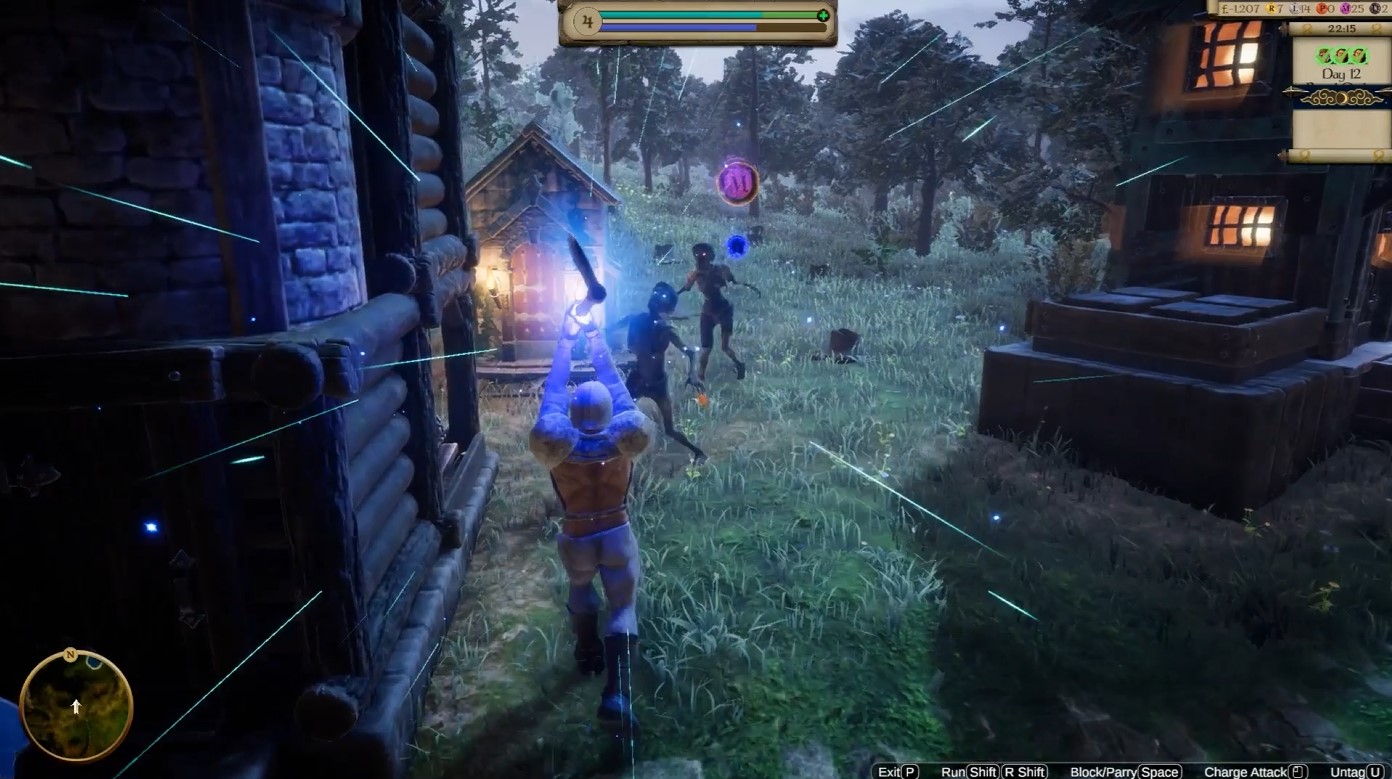
Task: Click the right arrow beside the moon banner
Action: click(1384, 92)
